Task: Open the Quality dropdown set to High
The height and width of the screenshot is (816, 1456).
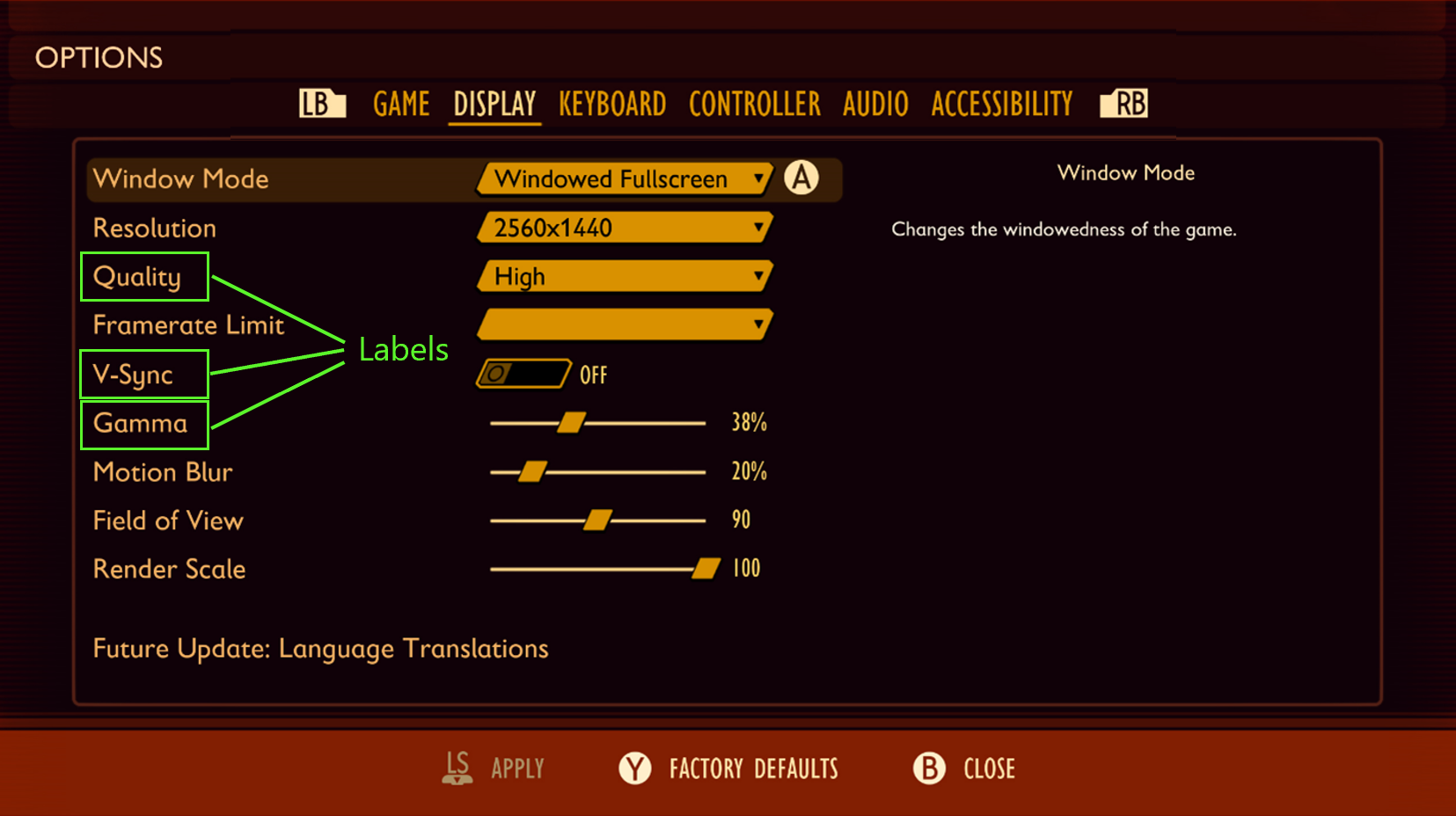Action: 625,276
